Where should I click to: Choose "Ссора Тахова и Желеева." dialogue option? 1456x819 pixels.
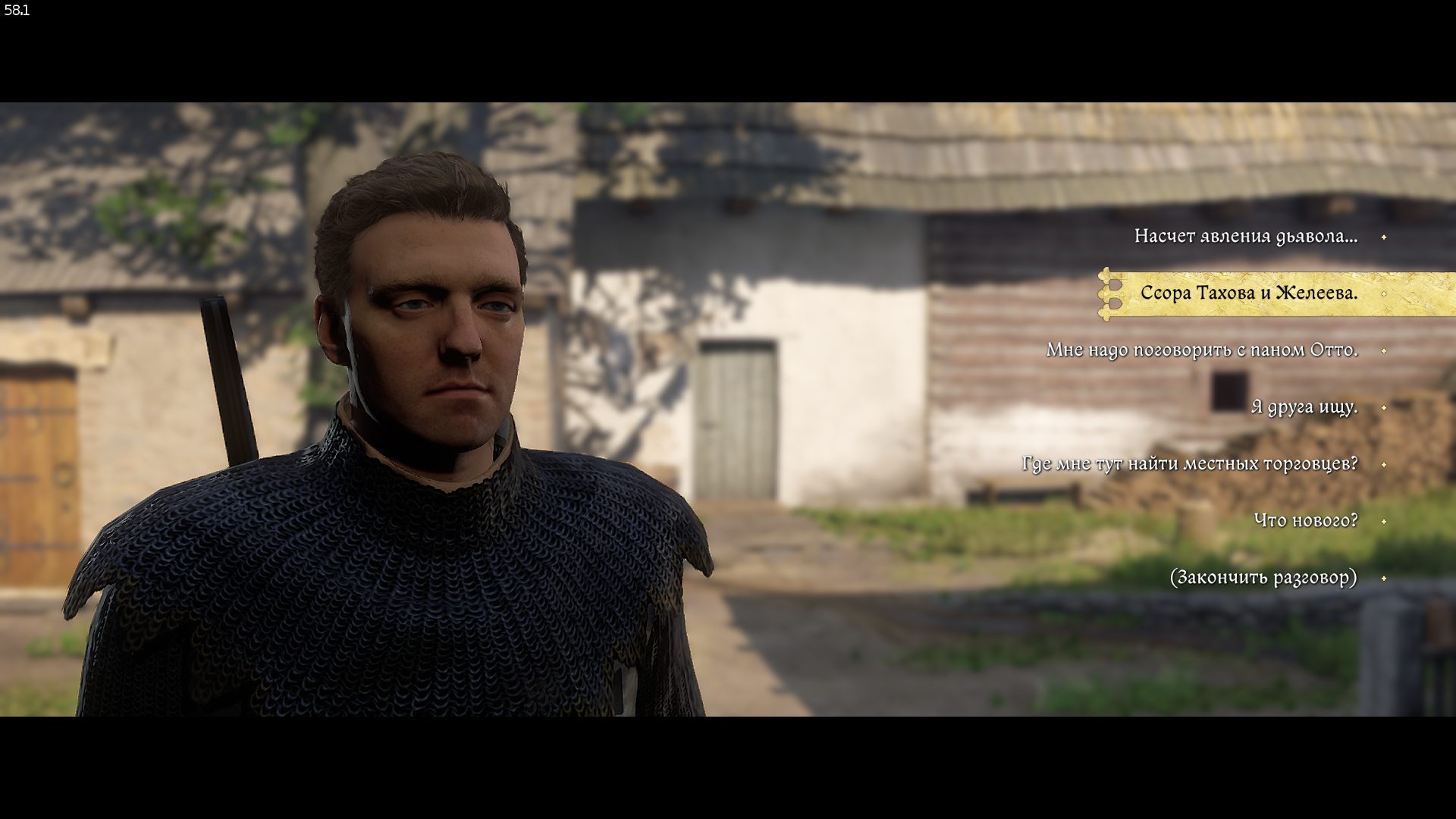[x=1248, y=293]
